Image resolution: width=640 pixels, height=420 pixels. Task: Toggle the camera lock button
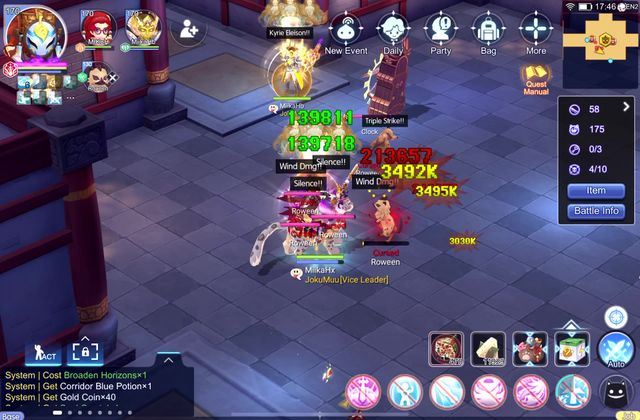coord(85,353)
